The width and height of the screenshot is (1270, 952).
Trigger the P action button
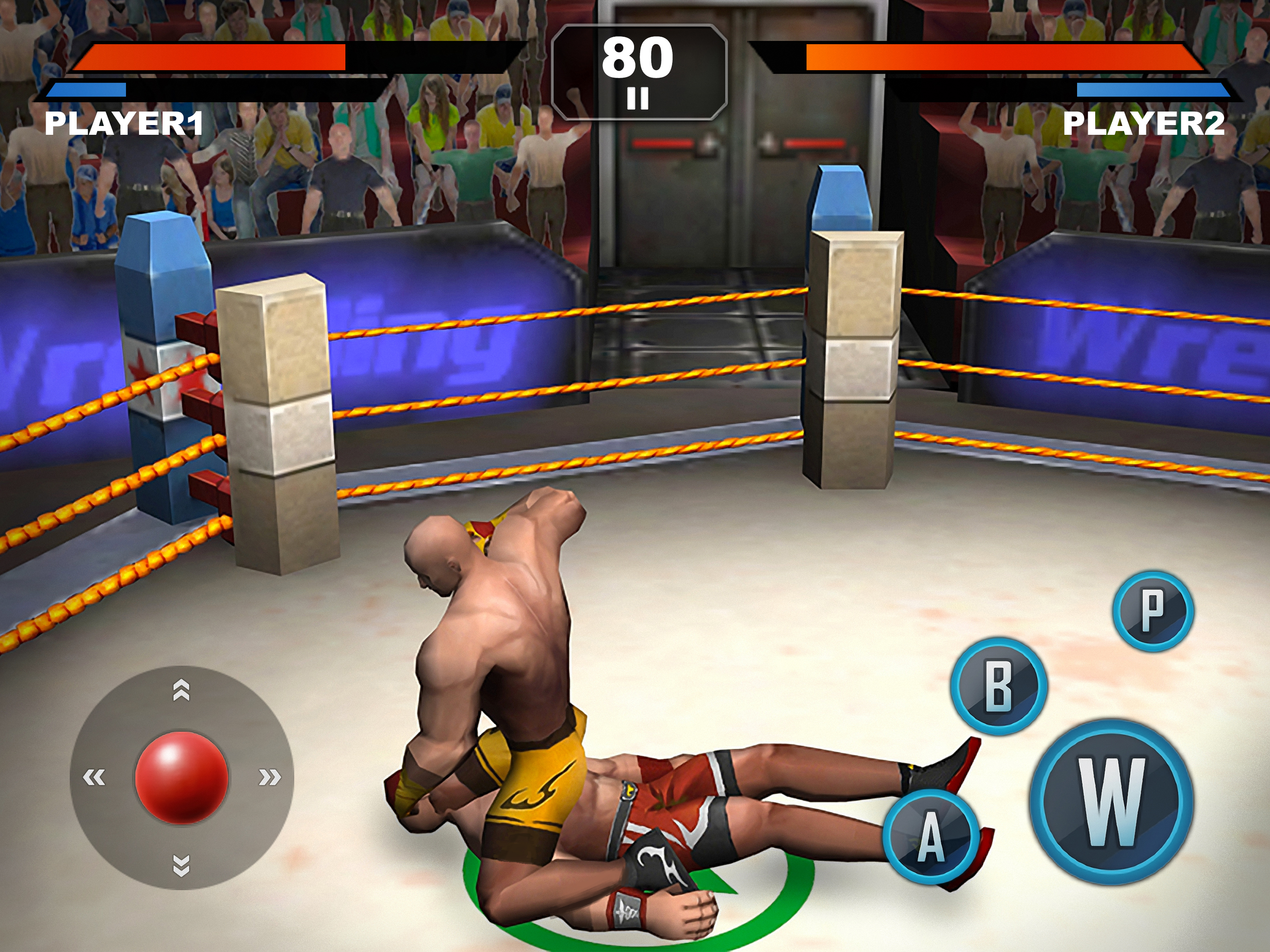pos(1153,611)
